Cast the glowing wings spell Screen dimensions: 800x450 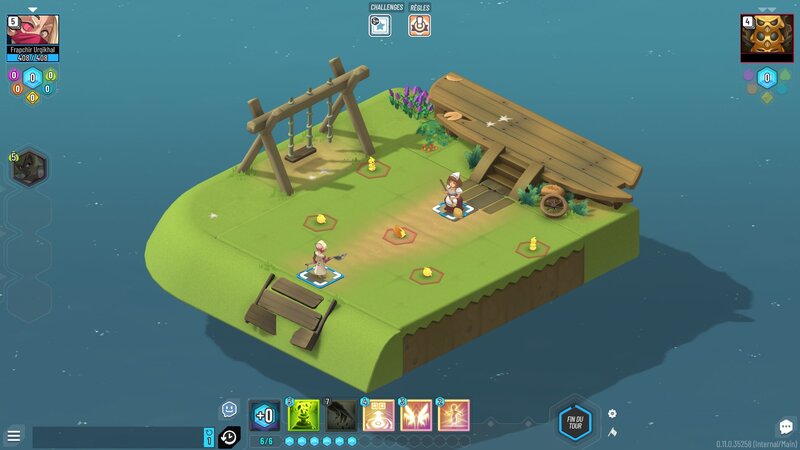click(x=416, y=415)
